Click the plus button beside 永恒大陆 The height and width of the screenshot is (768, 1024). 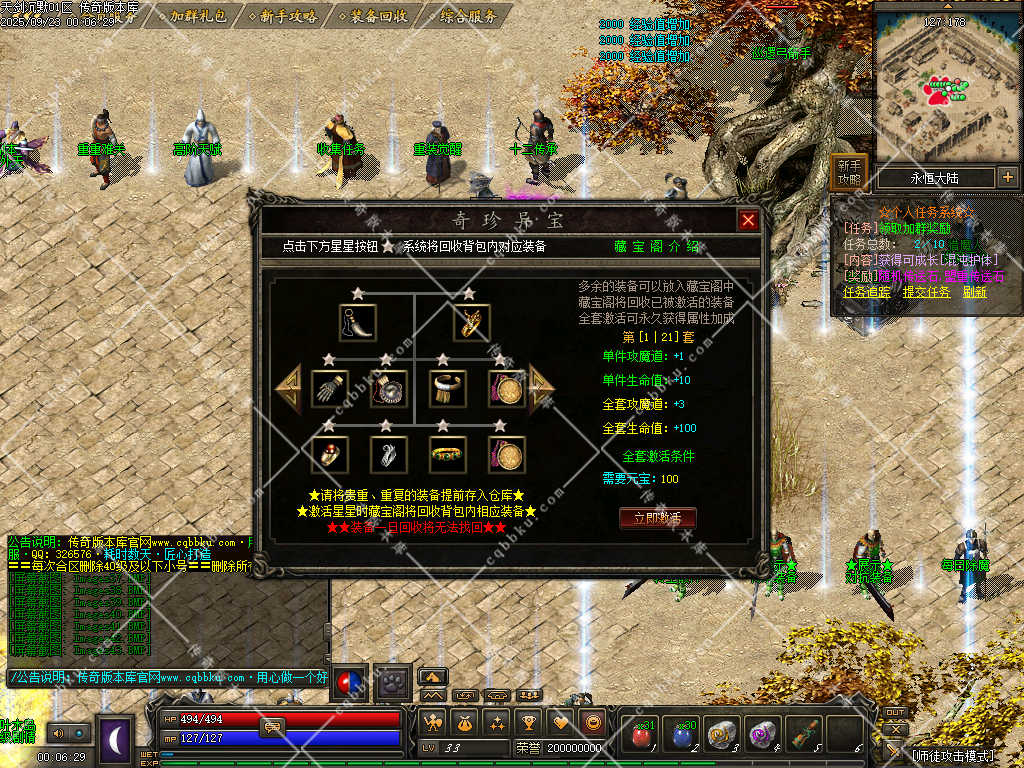(1007, 178)
